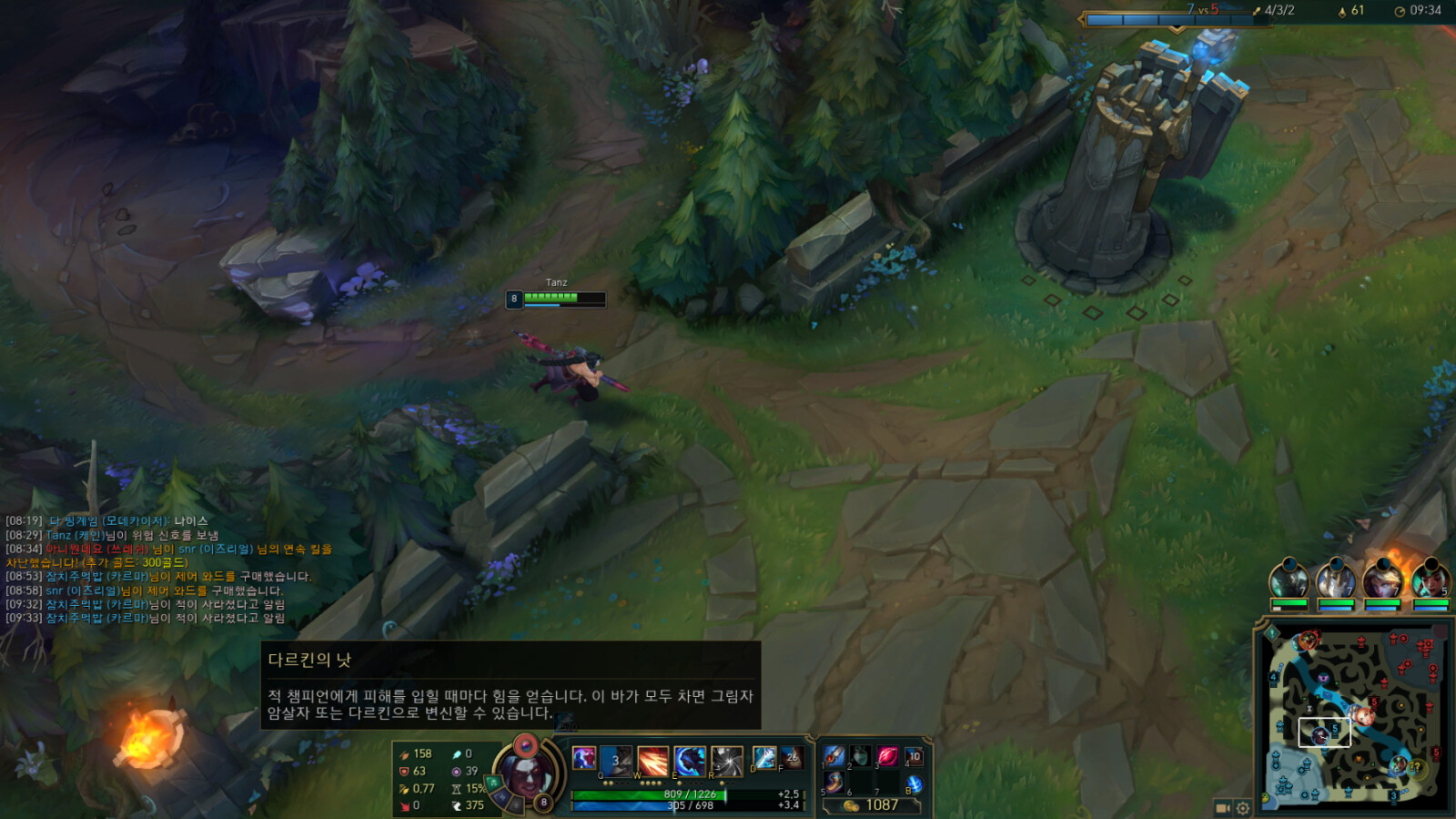Expand the gold chevron under the top kill bar
Screen dimensions: 1456x819
(x=1177, y=29)
